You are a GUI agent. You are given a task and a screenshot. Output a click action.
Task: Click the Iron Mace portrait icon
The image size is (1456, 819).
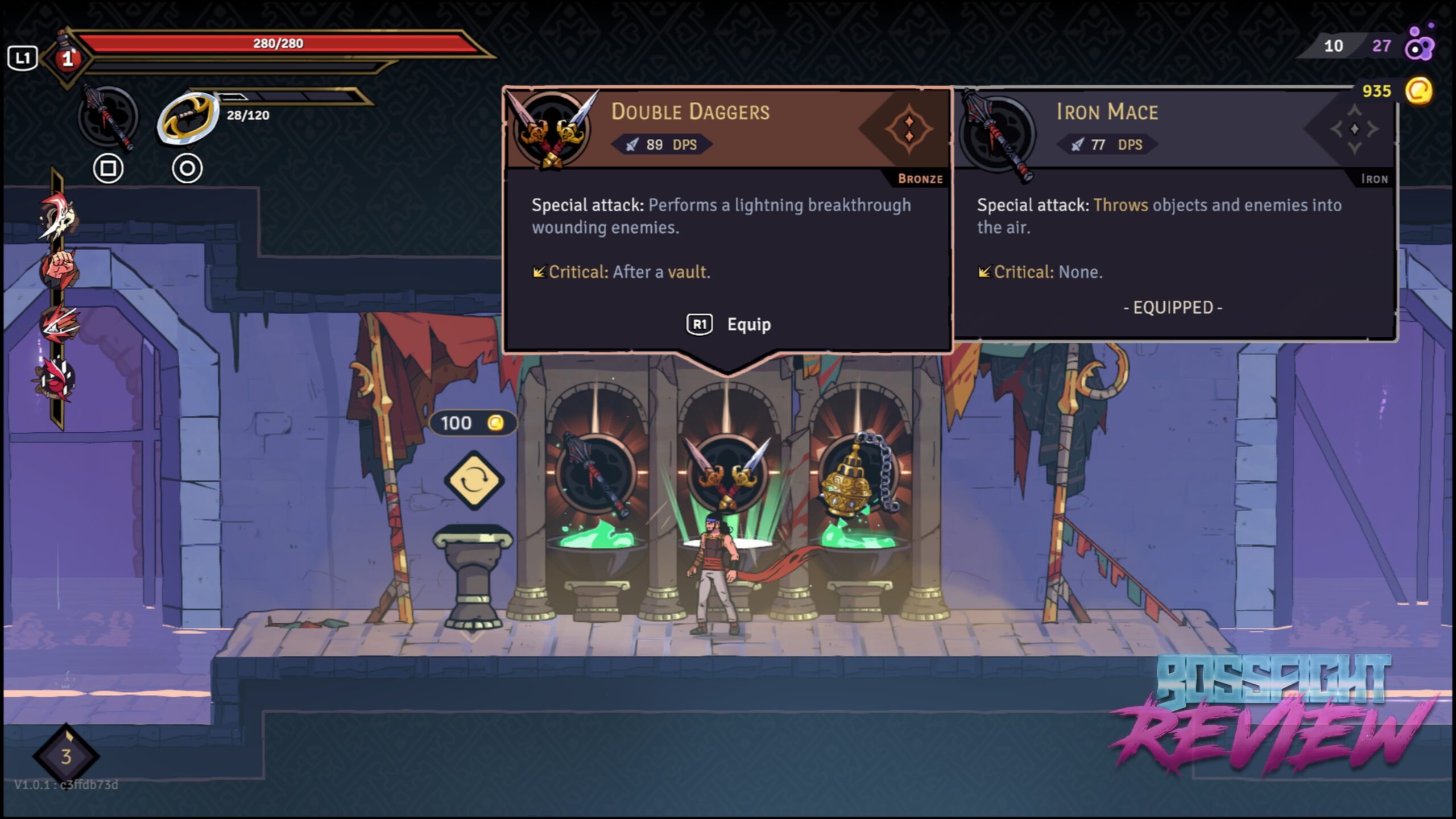tap(996, 131)
